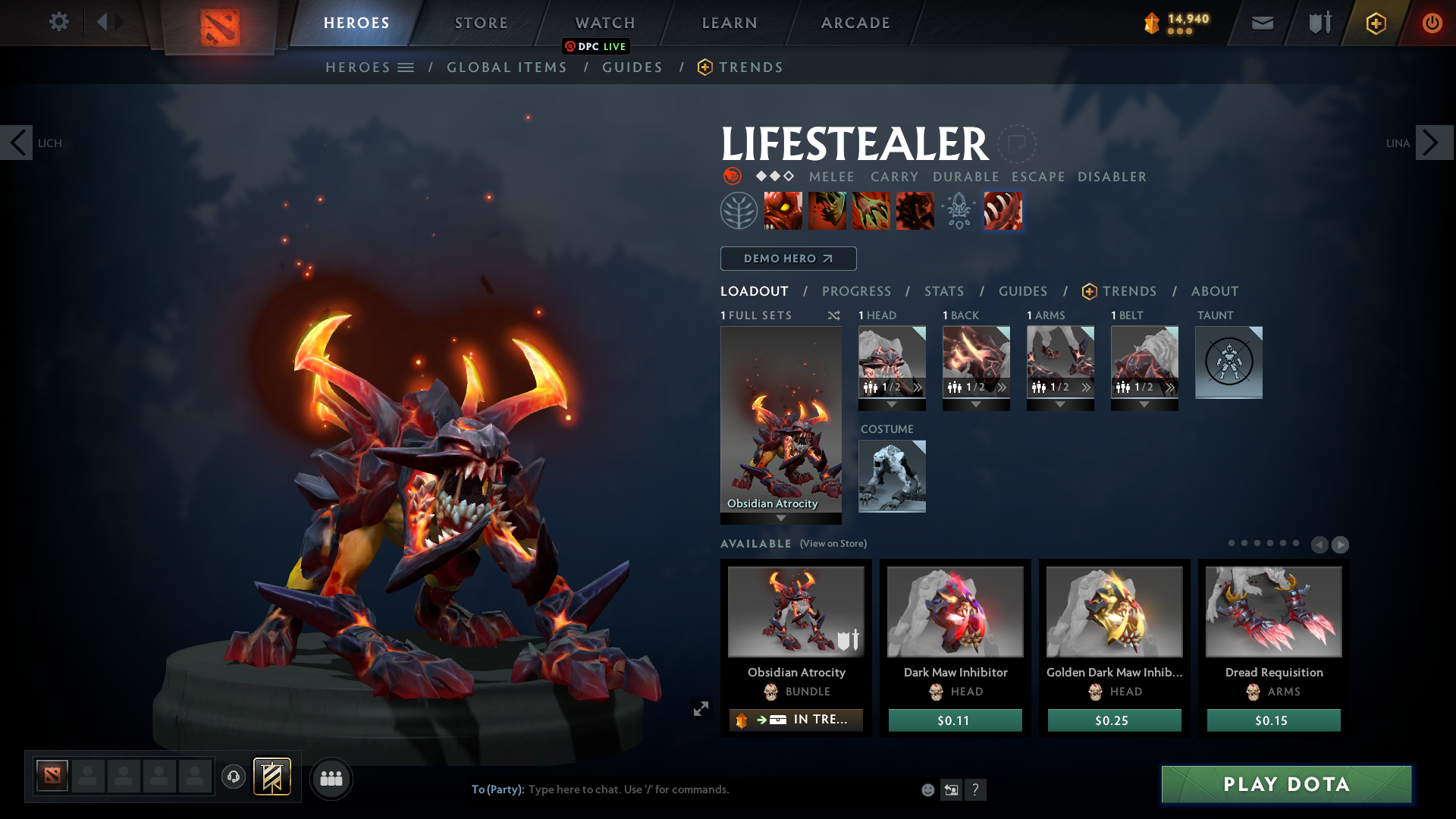Open the mail notifications icon
1456x819 pixels.
[1261, 23]
